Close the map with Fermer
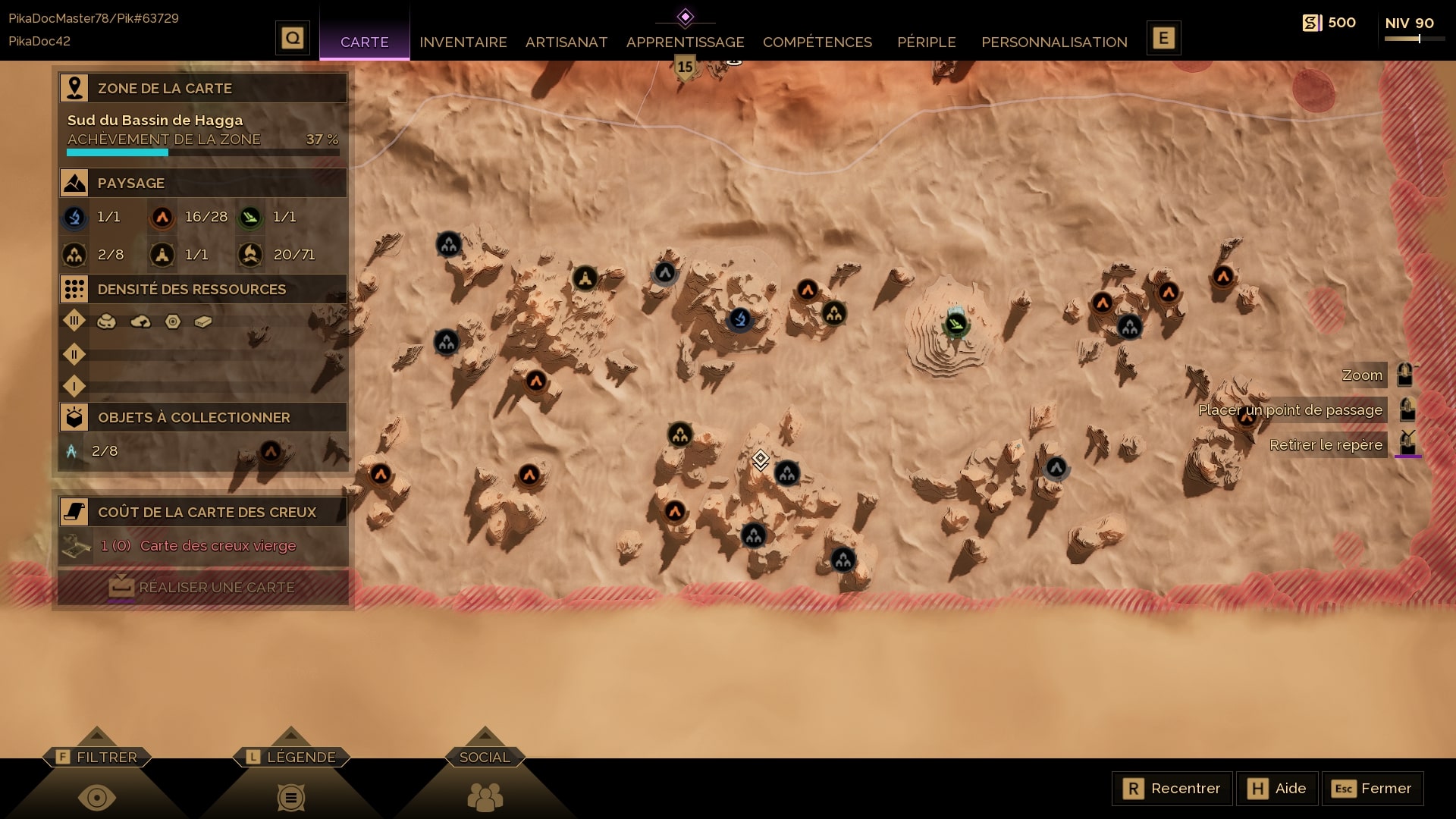Screen dimensions: 1456x819 (1372, 789)
